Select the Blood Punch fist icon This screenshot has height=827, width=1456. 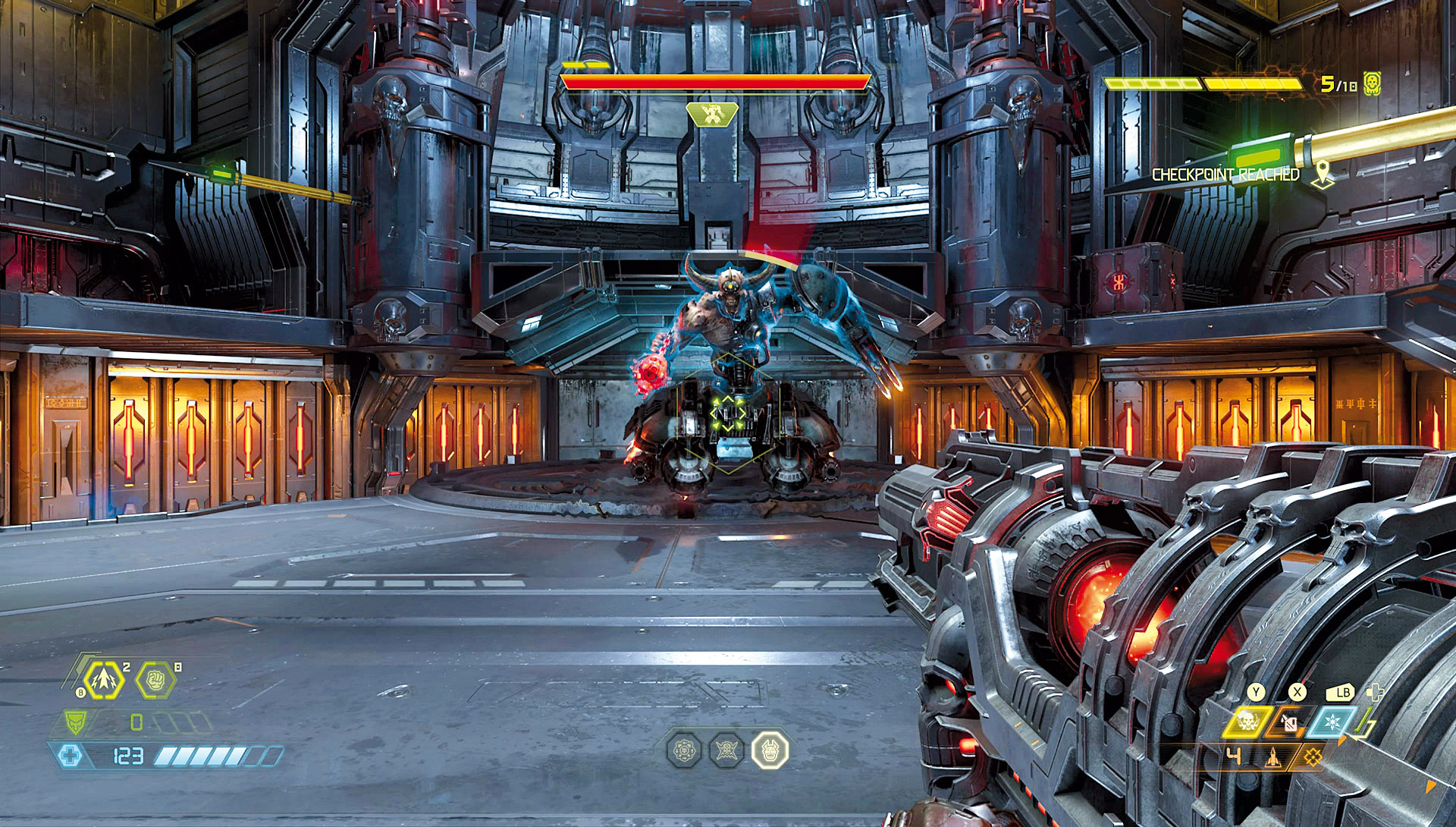tap(155, 679)
